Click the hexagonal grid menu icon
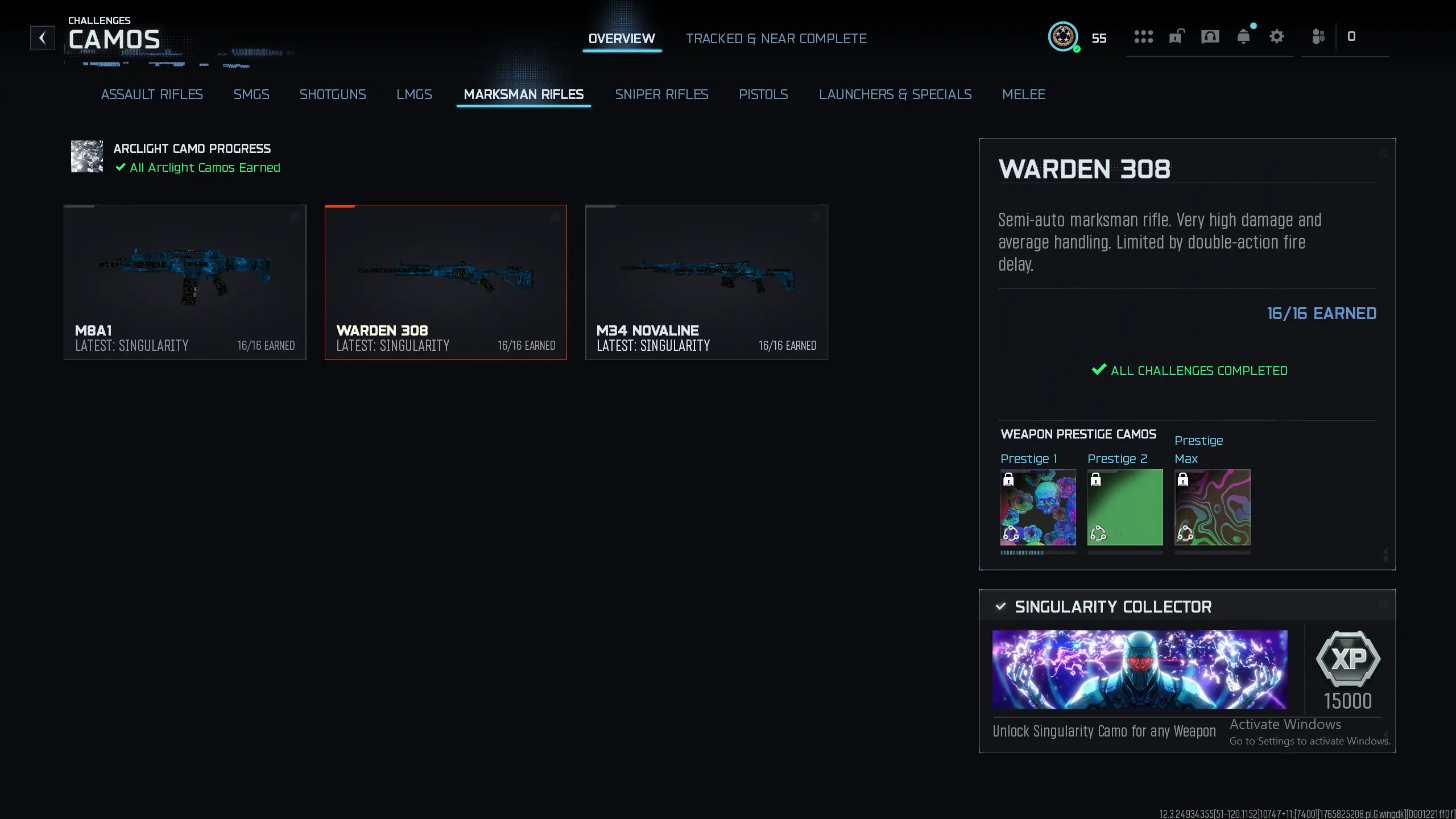1456x819 pixels. coord(1144,37)
